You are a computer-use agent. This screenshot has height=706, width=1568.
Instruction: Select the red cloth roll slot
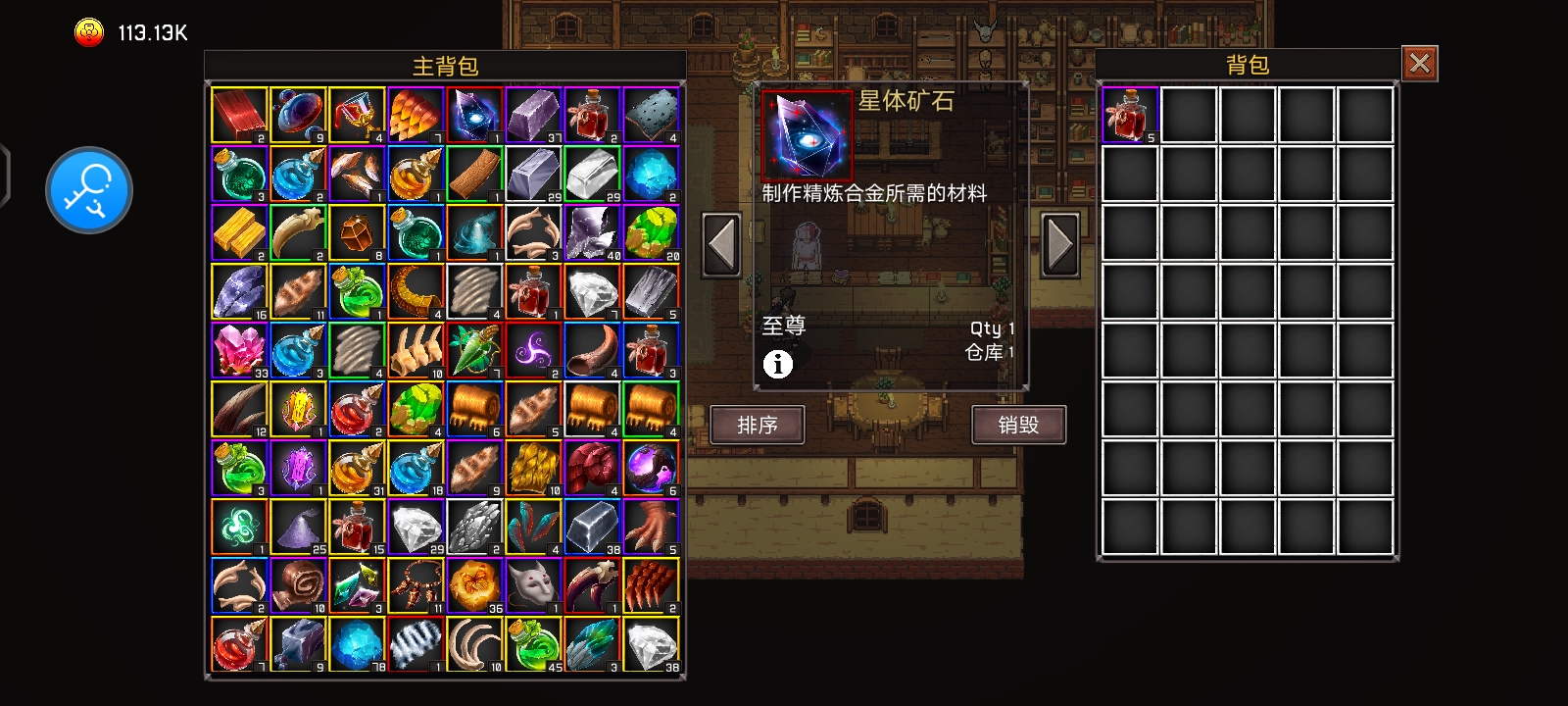[x=239, y=115]
